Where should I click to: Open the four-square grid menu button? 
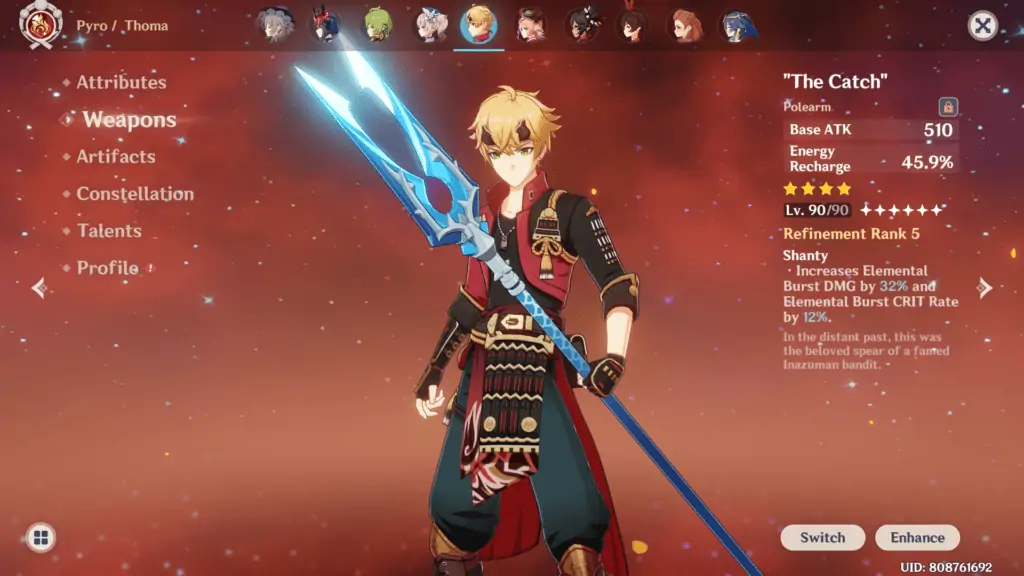pyautogui.click(x=40, y=538)
